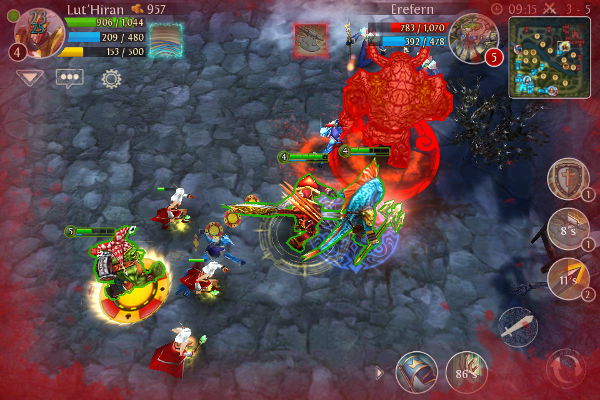Inspect the axe icon on Erefern's target frame
Screen dimensions: 600x400
310,41
